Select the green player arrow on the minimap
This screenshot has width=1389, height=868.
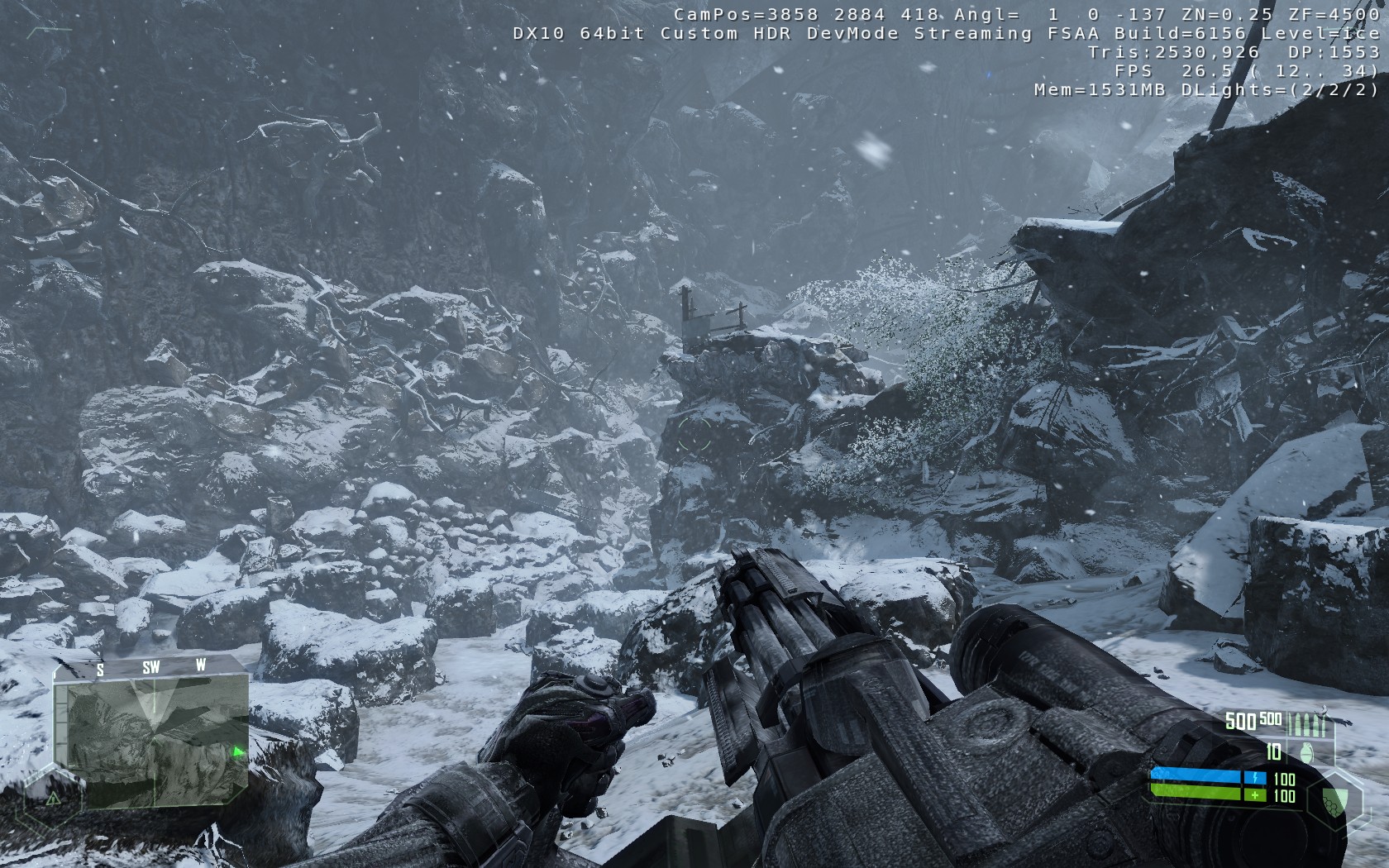point(239,751)
